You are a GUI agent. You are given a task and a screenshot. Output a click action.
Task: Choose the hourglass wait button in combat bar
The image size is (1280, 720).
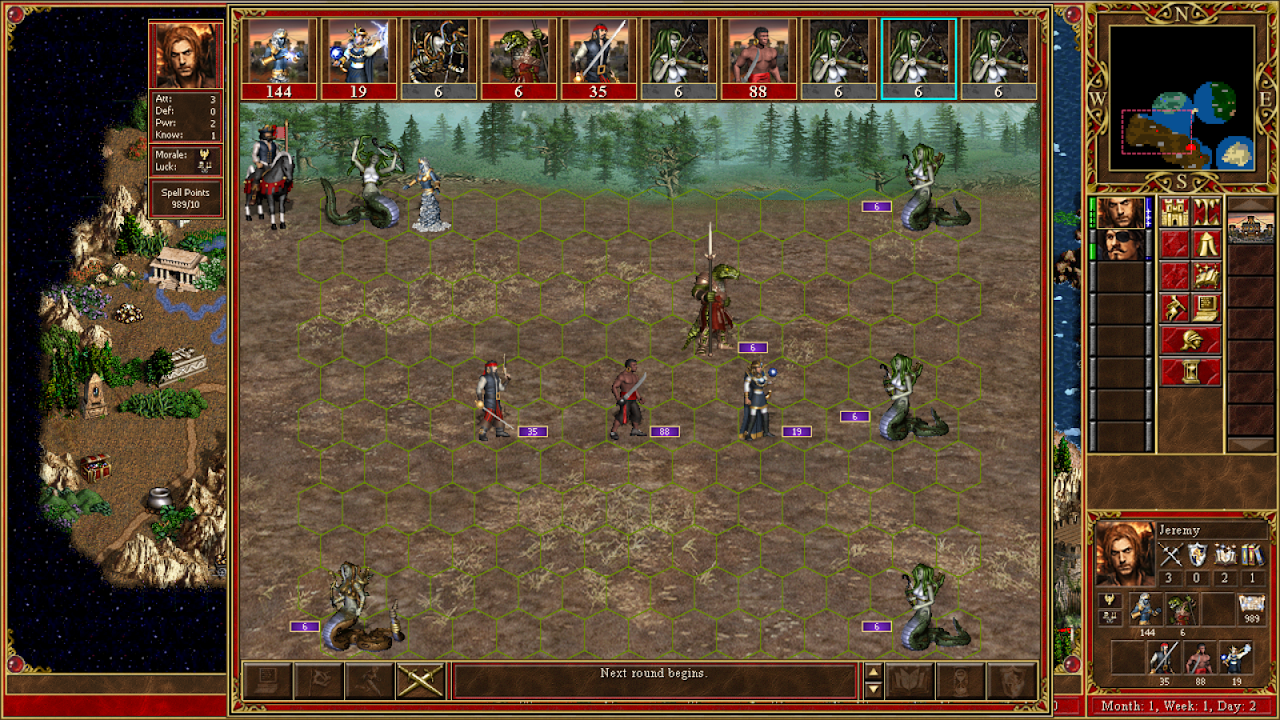click(961, 681)
